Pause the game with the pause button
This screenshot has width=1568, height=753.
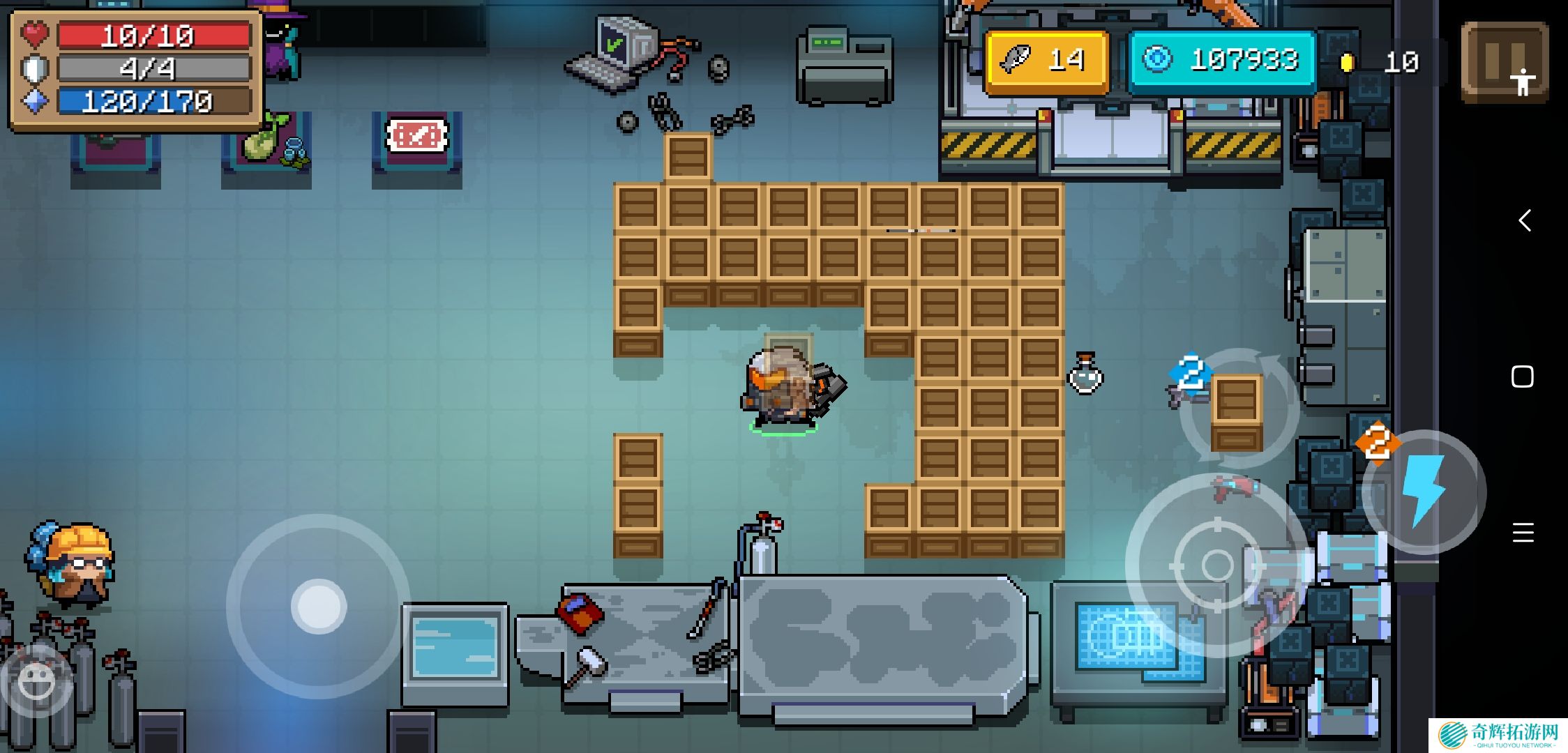tap(1504, 61)
